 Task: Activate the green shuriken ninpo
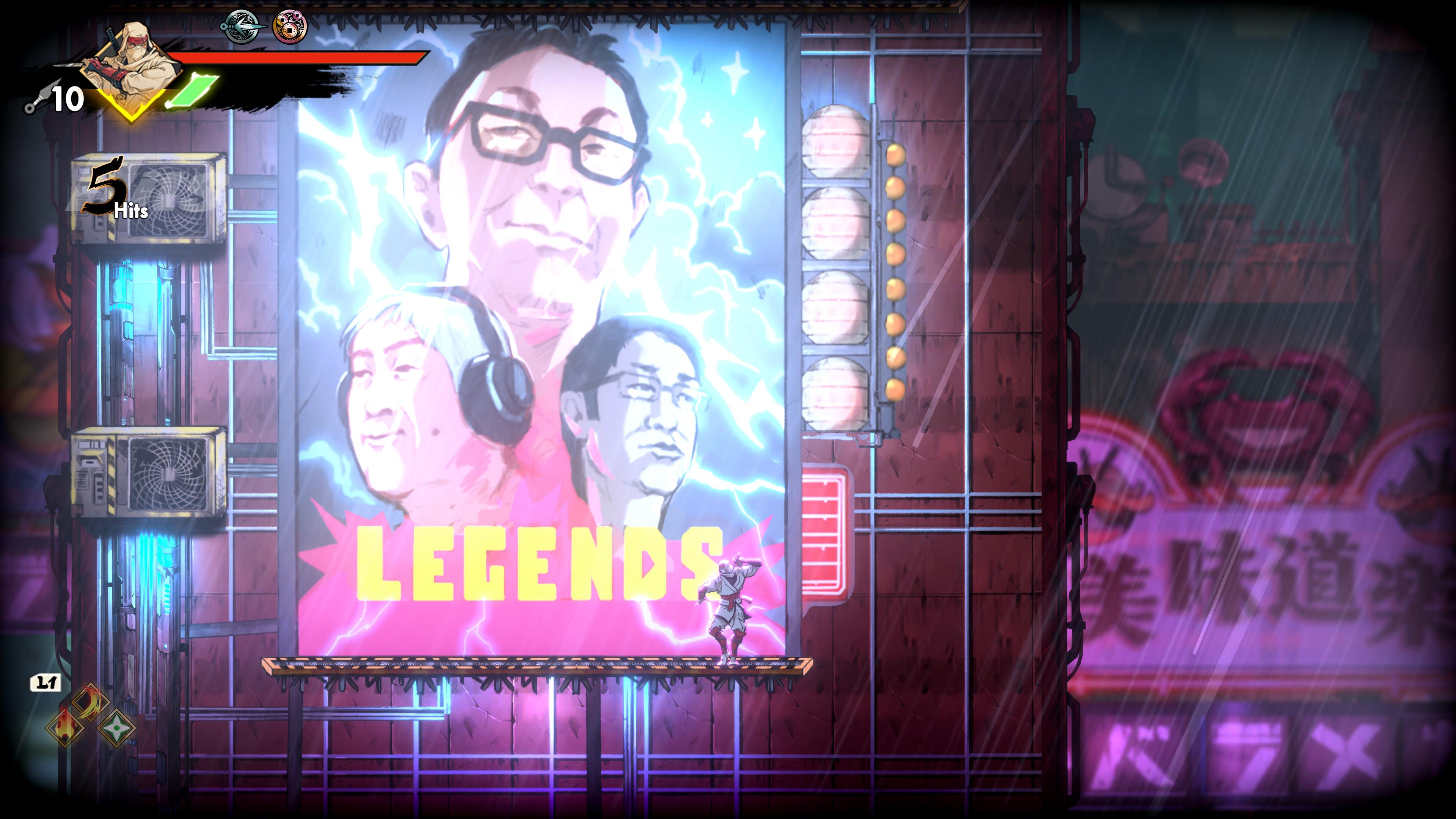pos(116,728)
